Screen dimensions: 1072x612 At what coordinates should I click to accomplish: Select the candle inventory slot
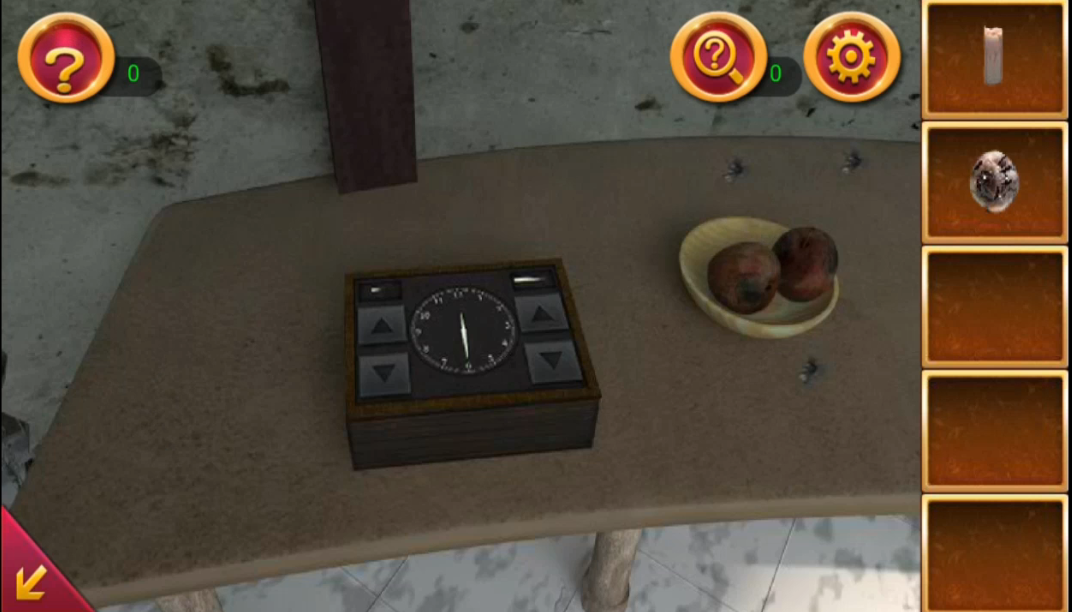[993, 59]
